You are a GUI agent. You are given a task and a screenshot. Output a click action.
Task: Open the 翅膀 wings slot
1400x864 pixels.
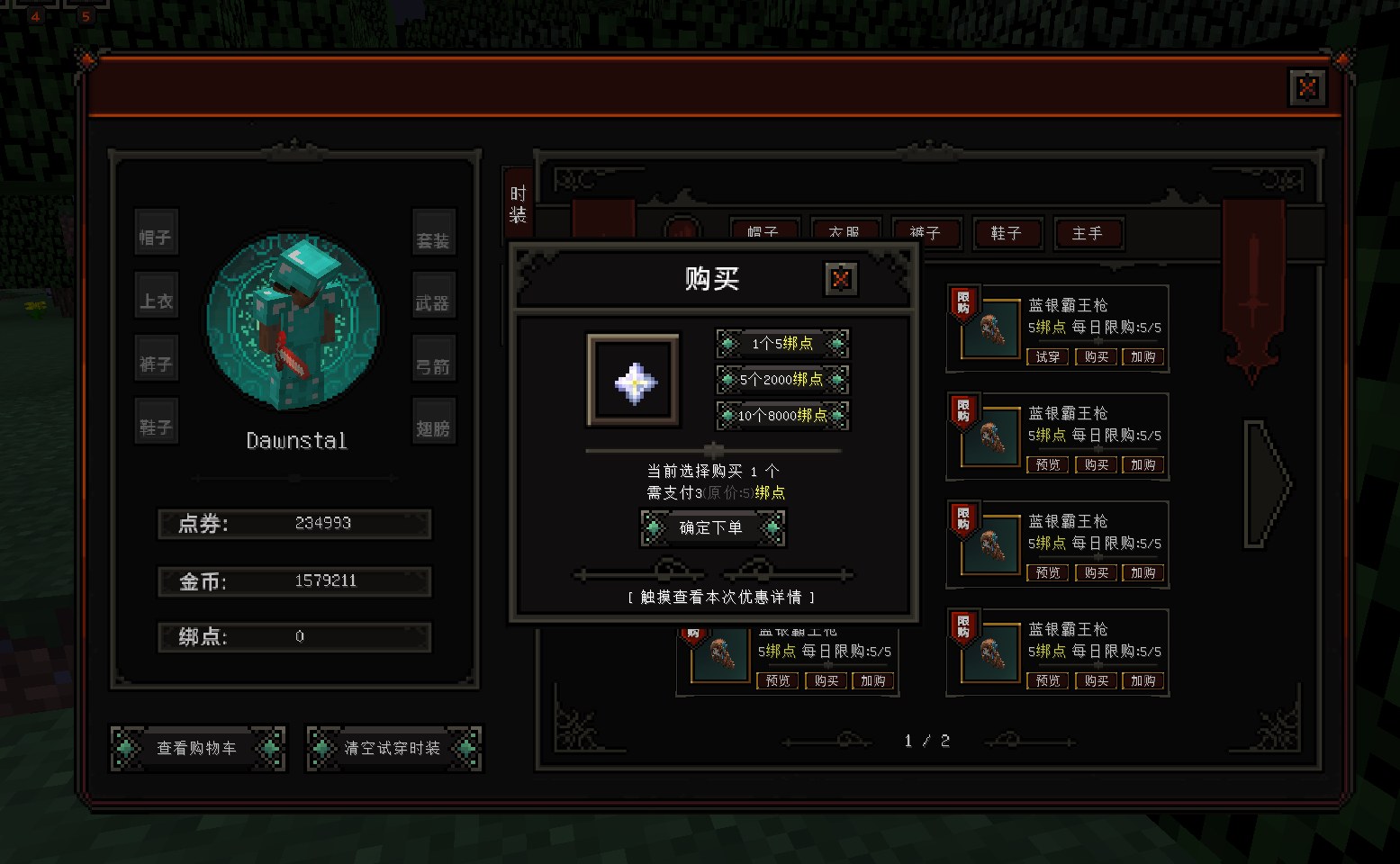[x=433, y=429]
